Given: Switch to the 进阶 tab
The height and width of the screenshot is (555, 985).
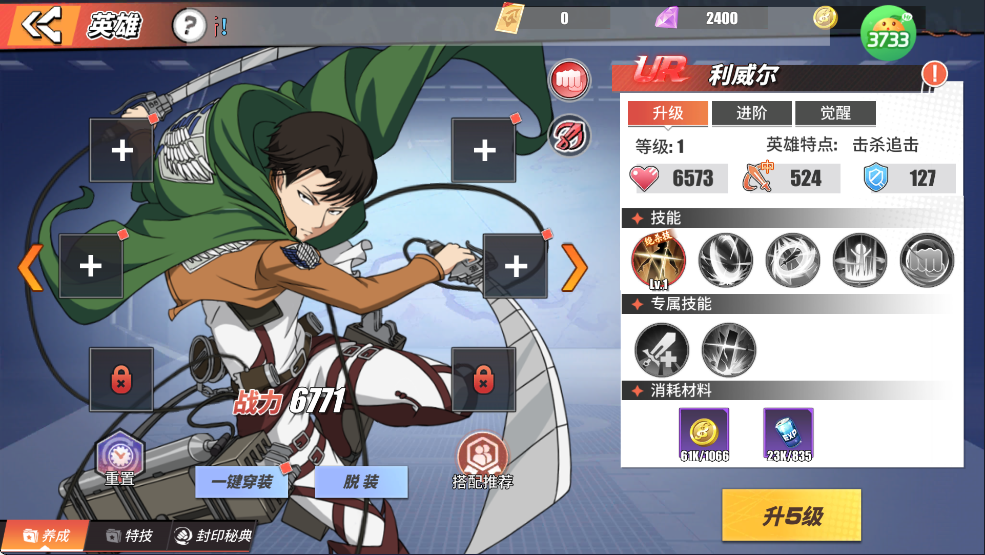Looking at the screenshot, I should 751,113.
